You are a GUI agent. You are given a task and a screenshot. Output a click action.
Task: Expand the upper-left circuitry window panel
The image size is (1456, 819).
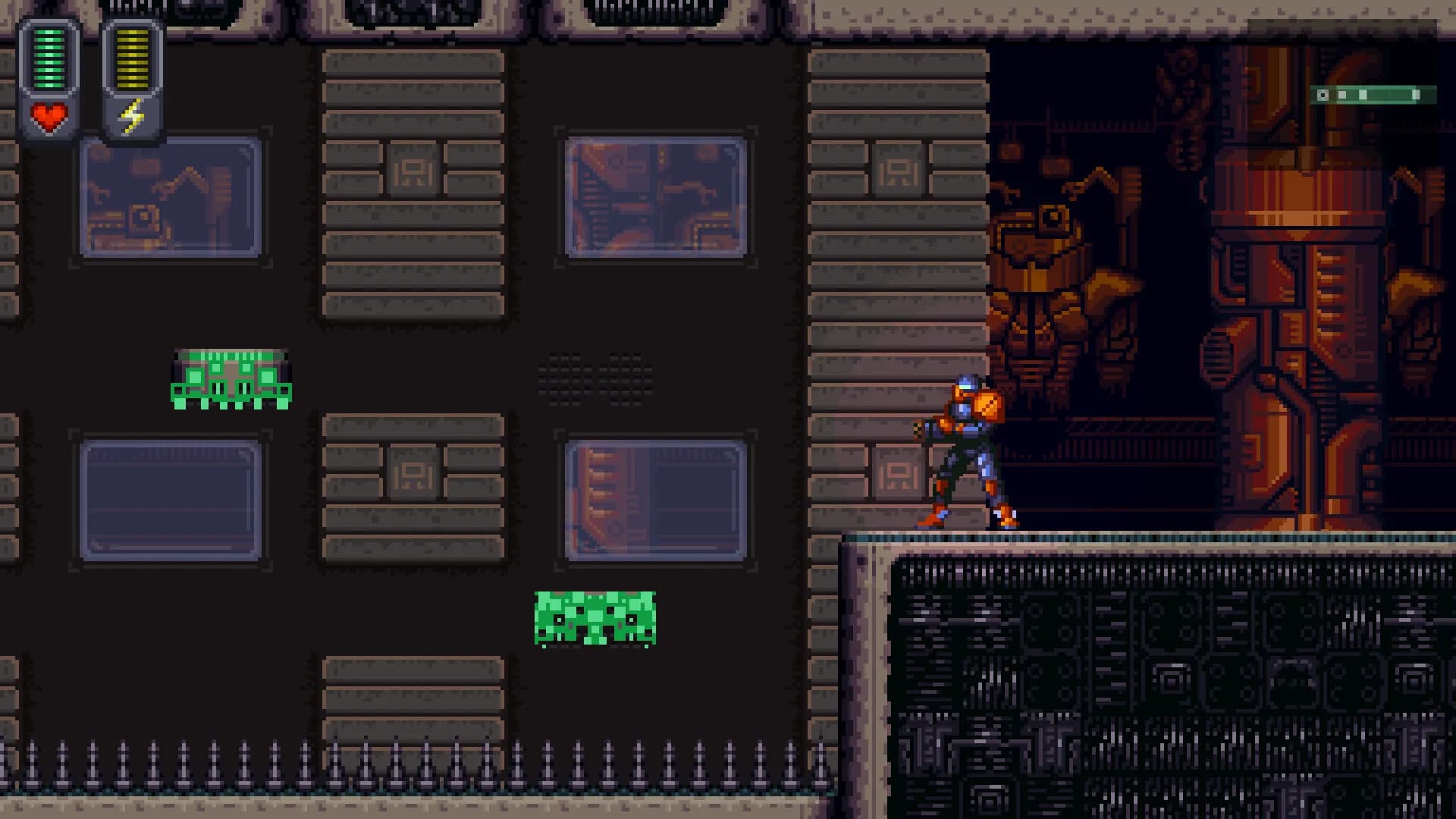(171, 196)
